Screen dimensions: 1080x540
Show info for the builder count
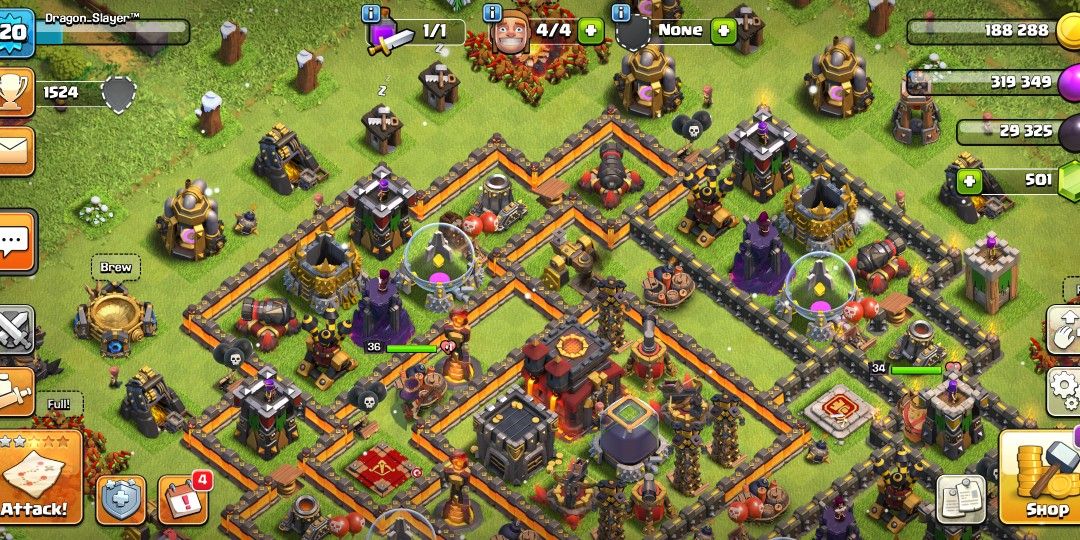point(492,13)
